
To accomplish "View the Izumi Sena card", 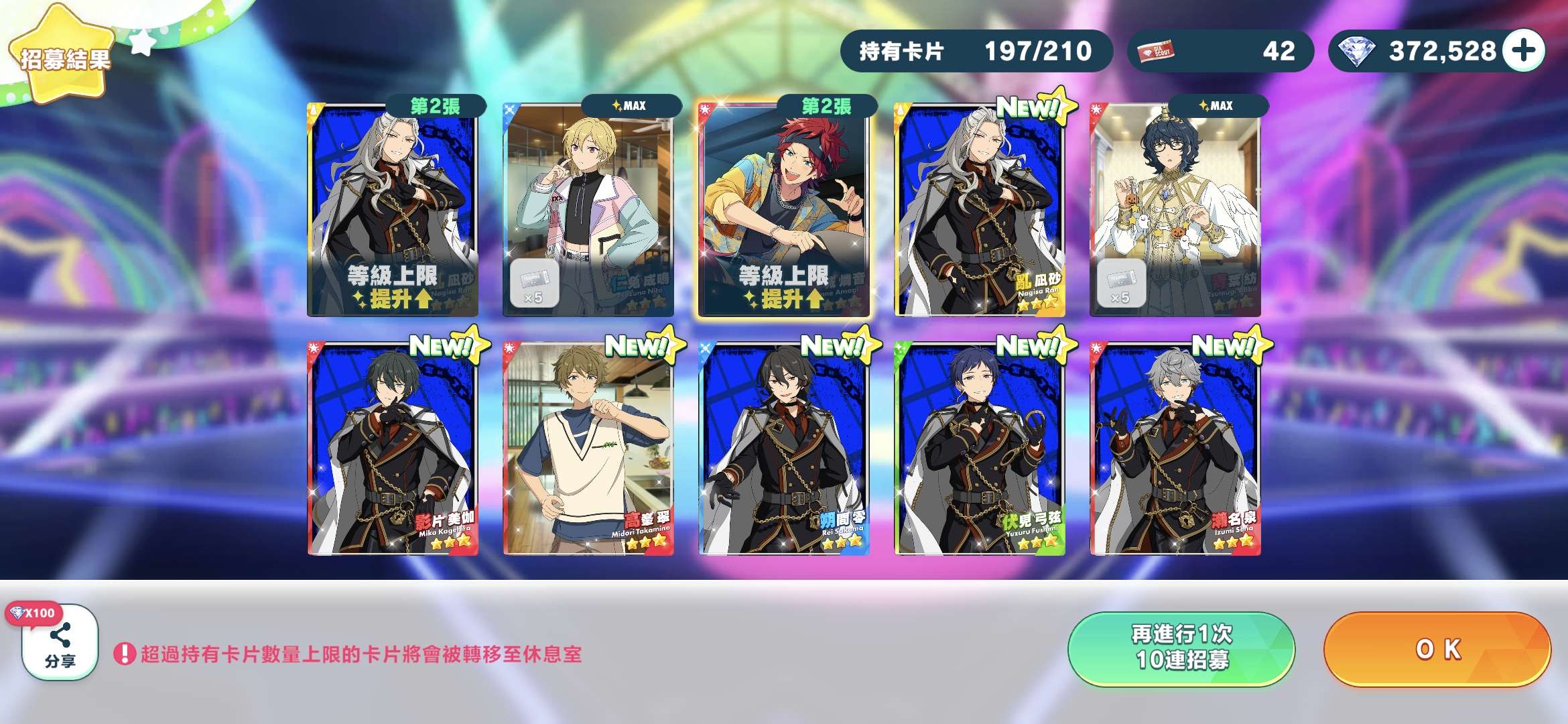I will [1175, 449].
